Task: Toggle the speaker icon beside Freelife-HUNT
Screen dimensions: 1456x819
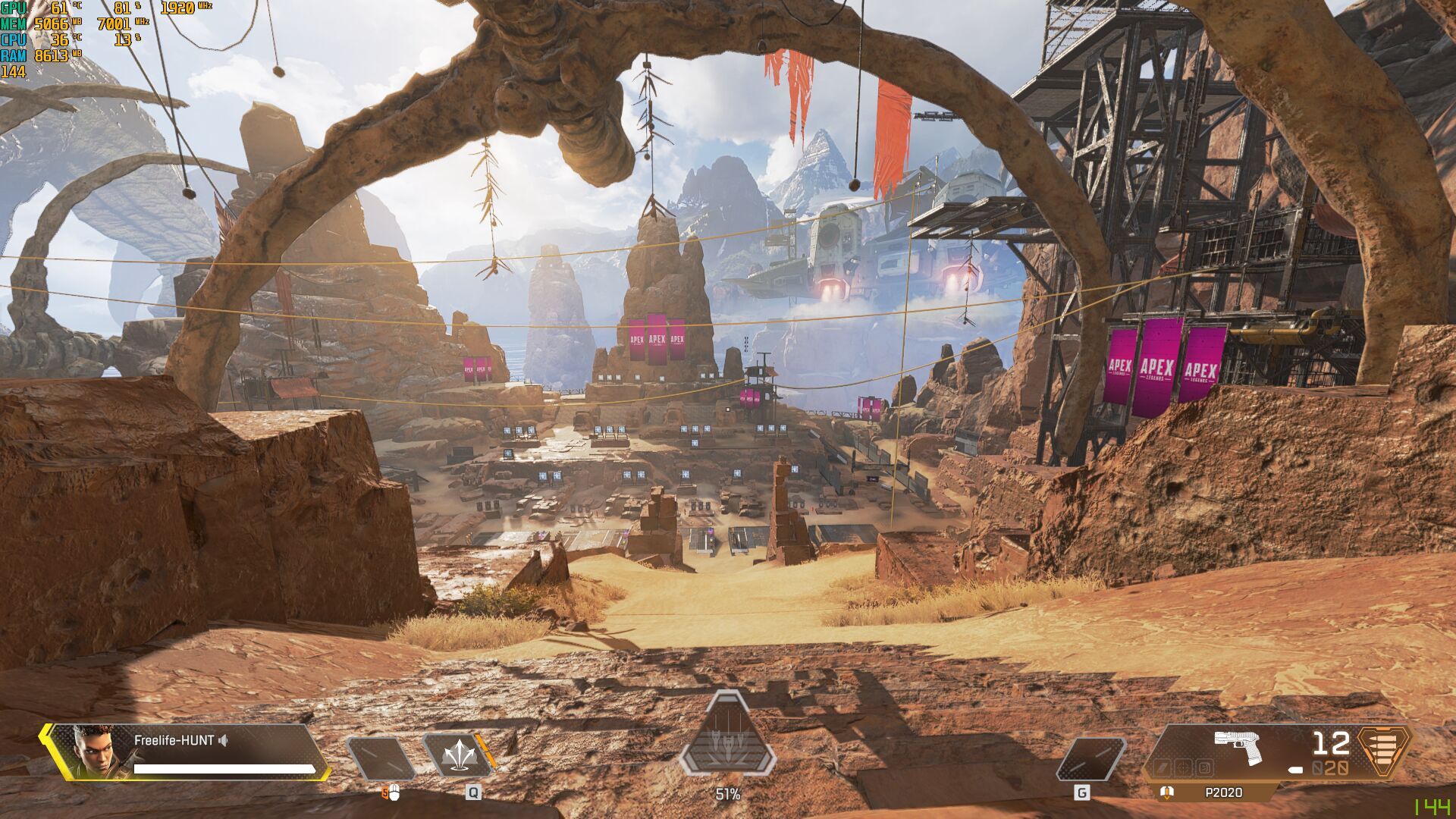Action: [223, 740]
